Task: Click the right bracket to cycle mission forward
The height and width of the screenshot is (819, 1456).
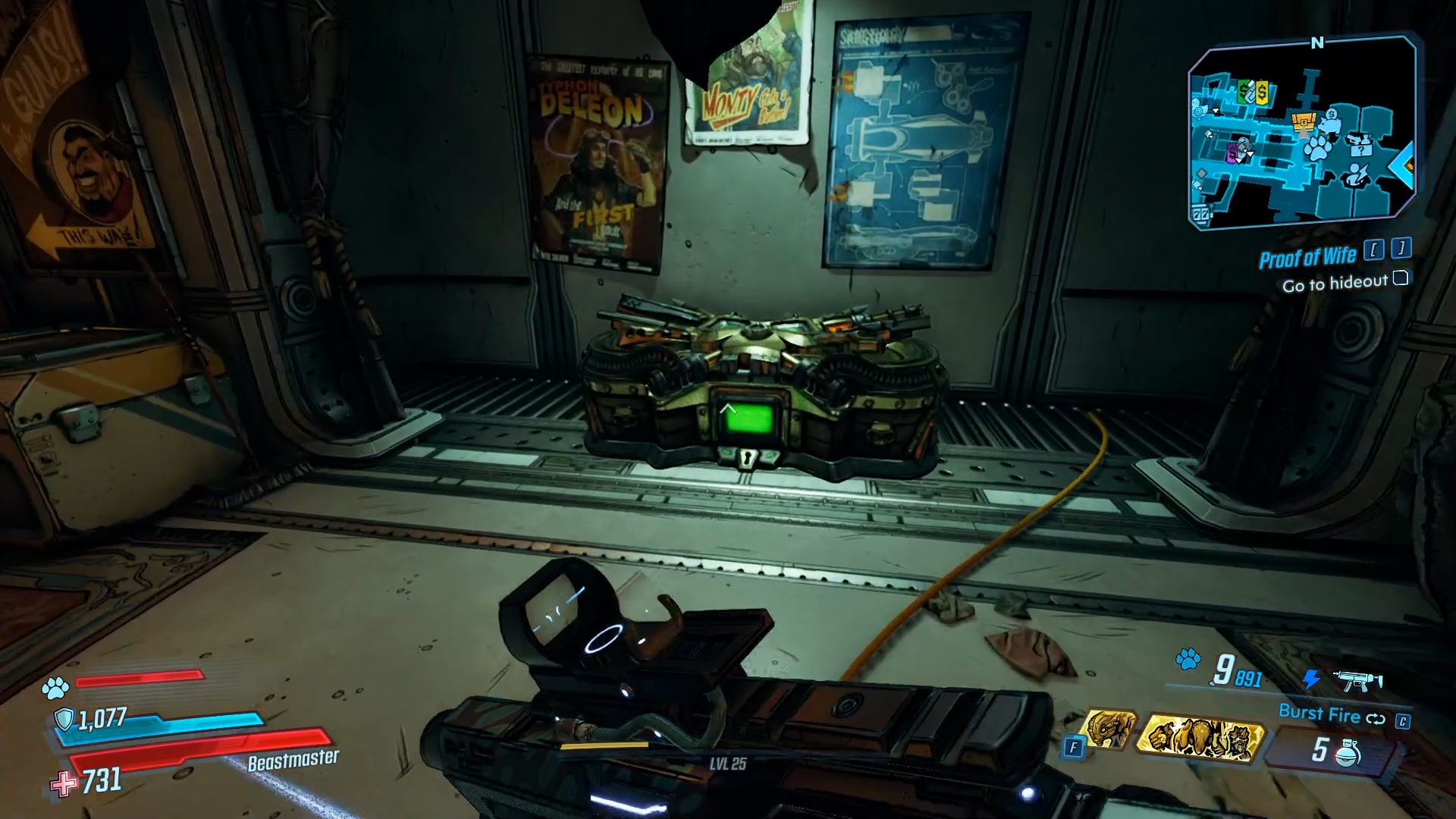Action: 1401,249
